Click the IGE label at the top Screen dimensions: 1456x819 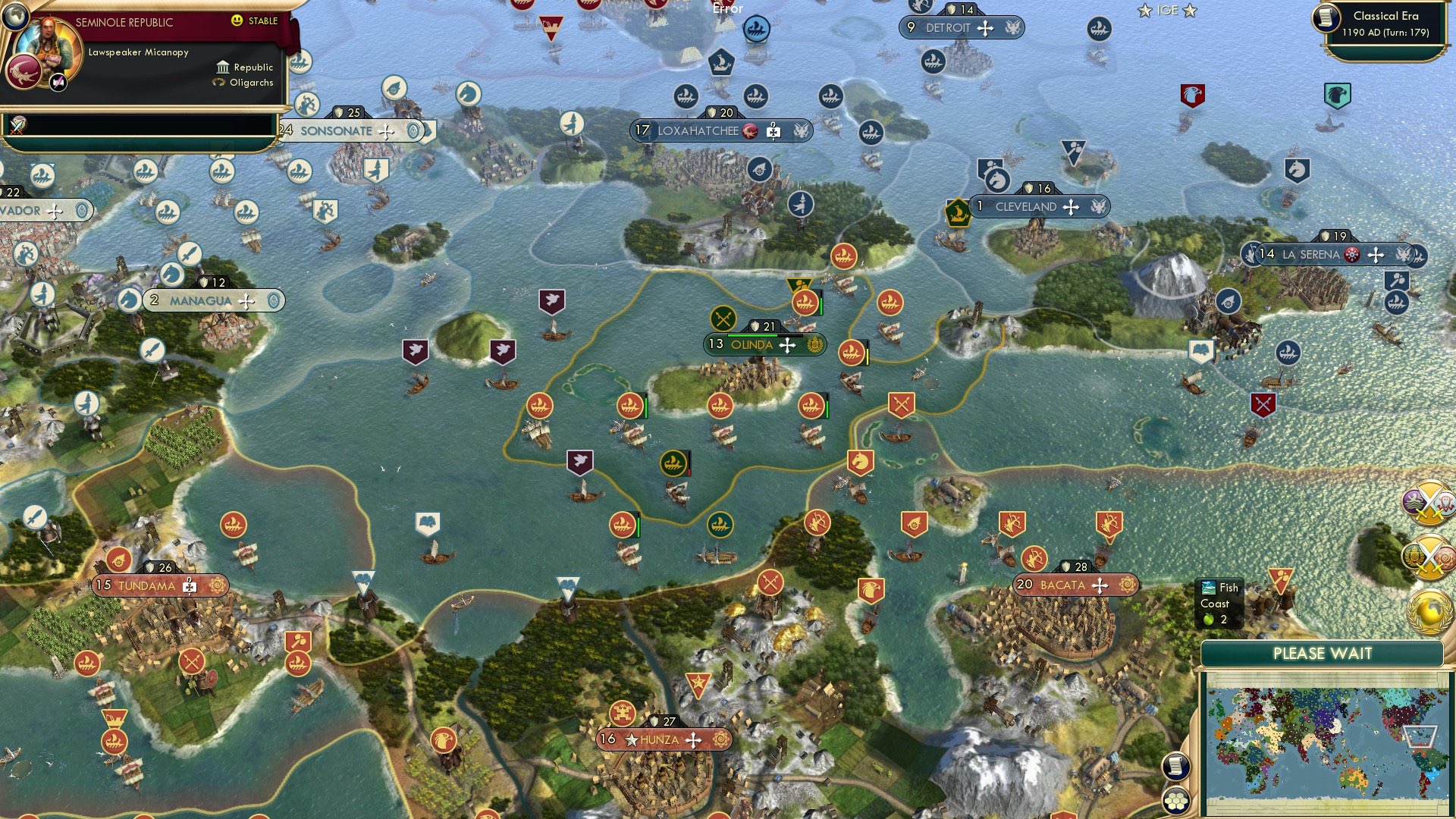1166,10
